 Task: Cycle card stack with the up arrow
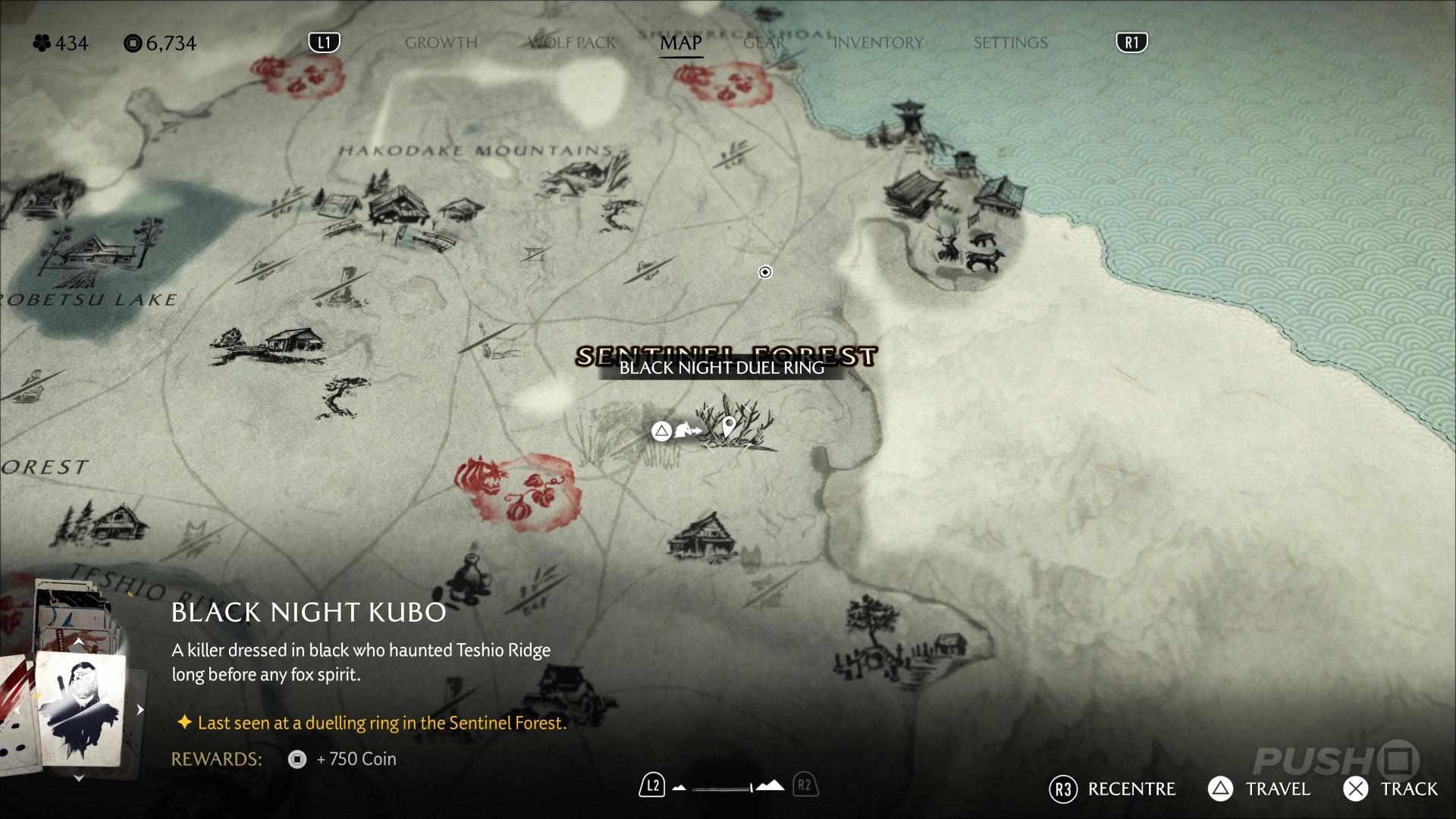pyautogui.click(x=78, y=643)
